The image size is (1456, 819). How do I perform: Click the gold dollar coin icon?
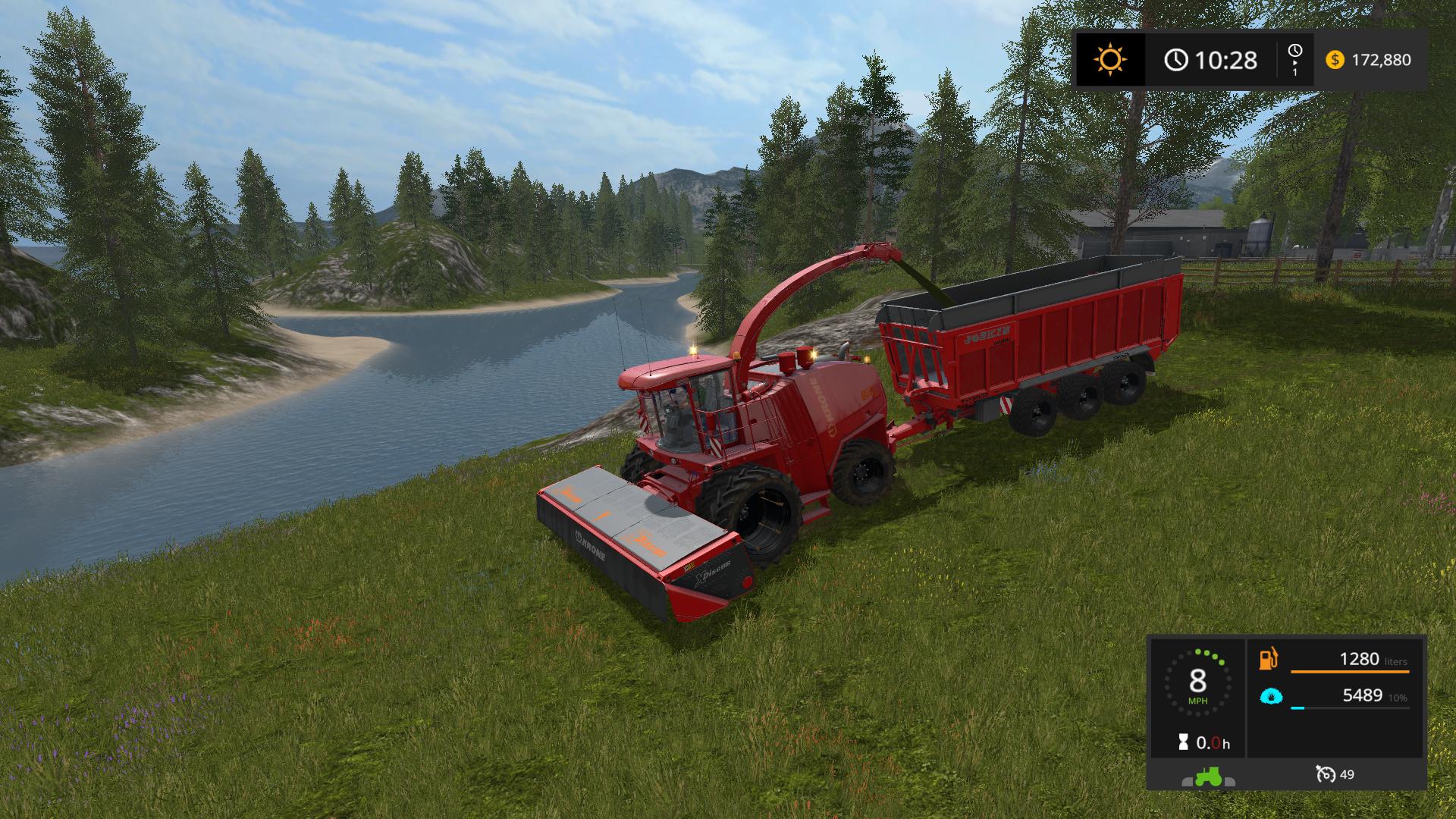1335,60
